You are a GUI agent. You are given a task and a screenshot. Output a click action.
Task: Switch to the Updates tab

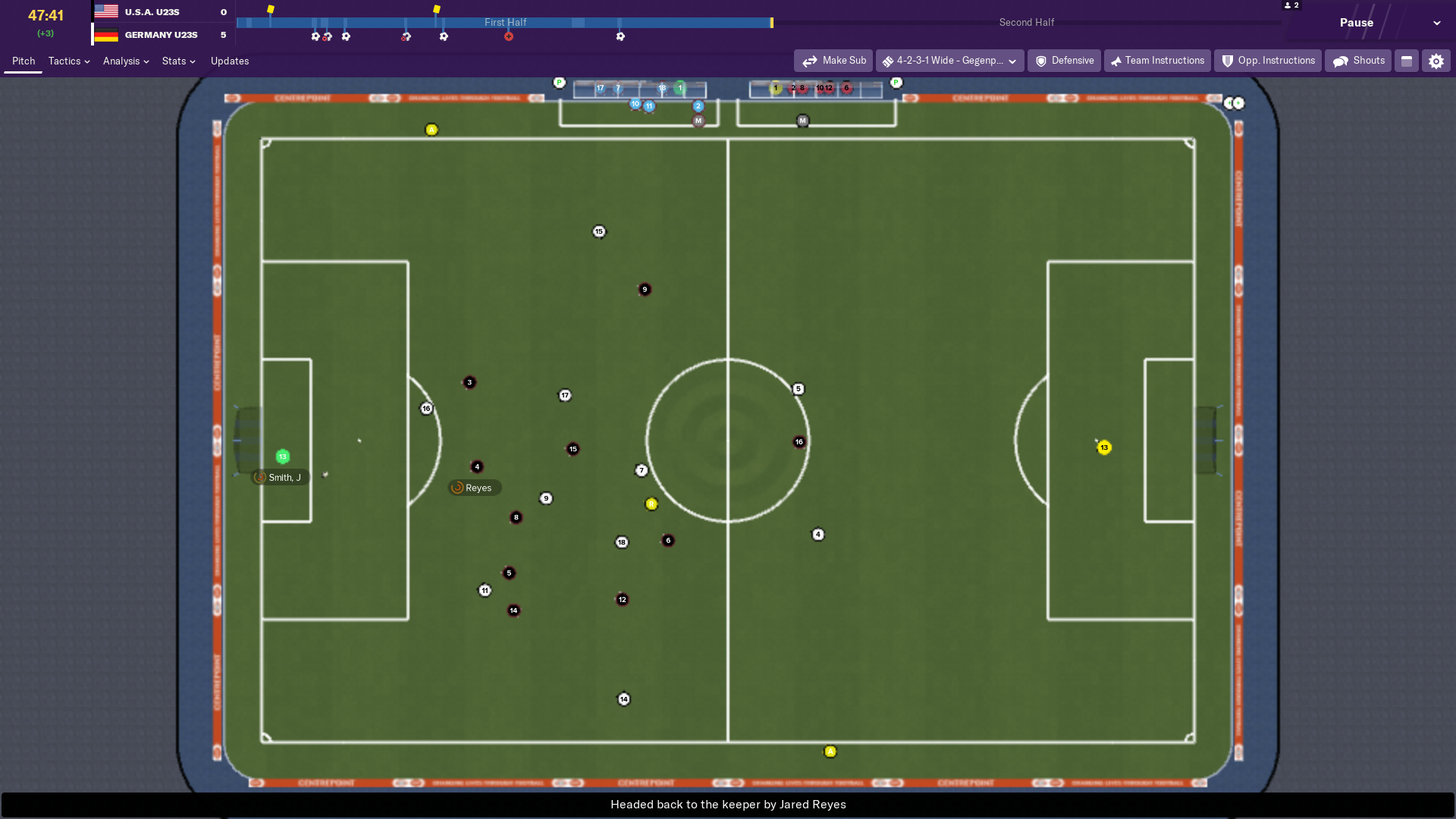pos(230,61)
